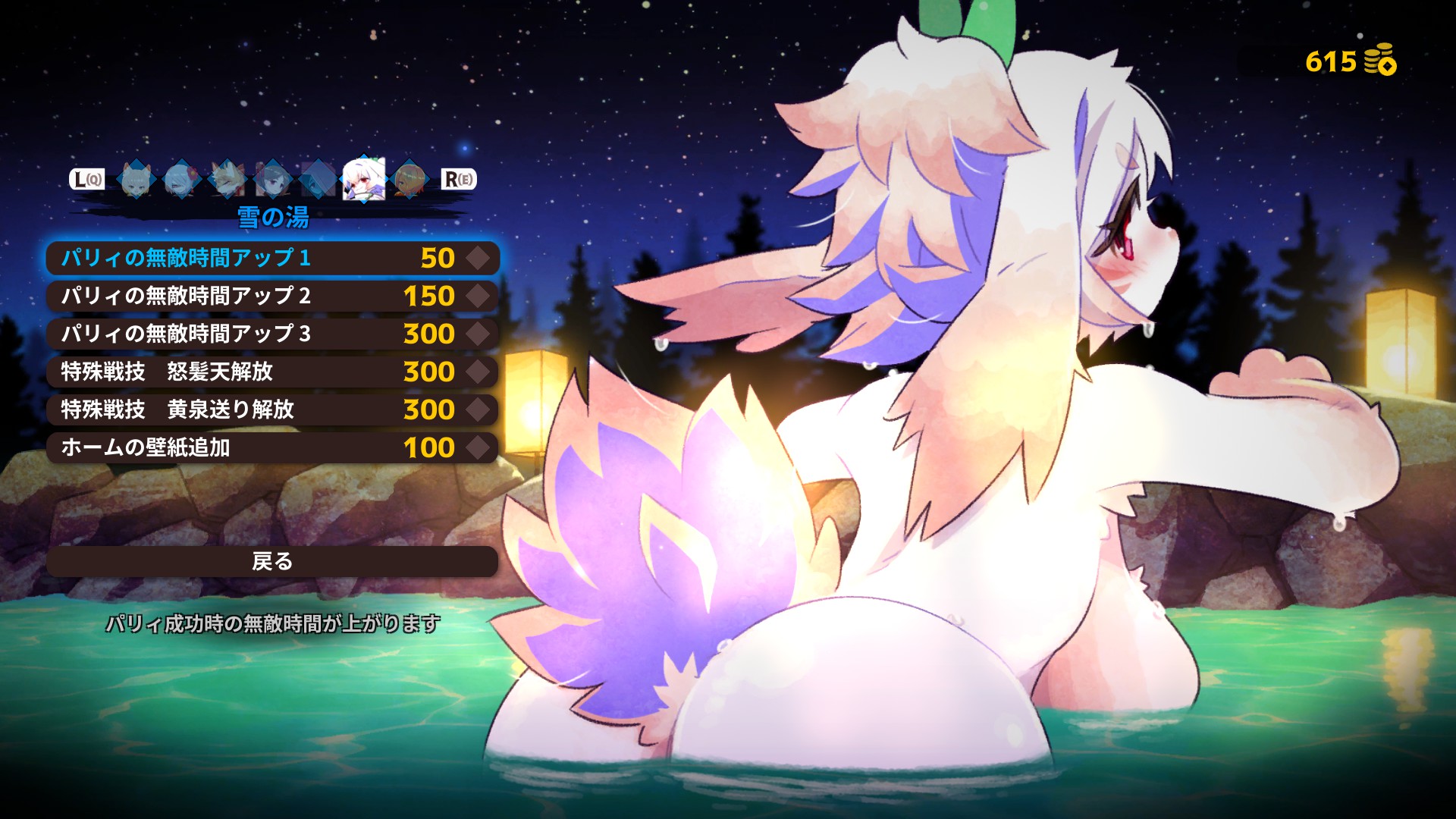Unlock the 特殊戦技 怒髪天解放 skill
1456x819 pixels.
click(x=271, y=372)
